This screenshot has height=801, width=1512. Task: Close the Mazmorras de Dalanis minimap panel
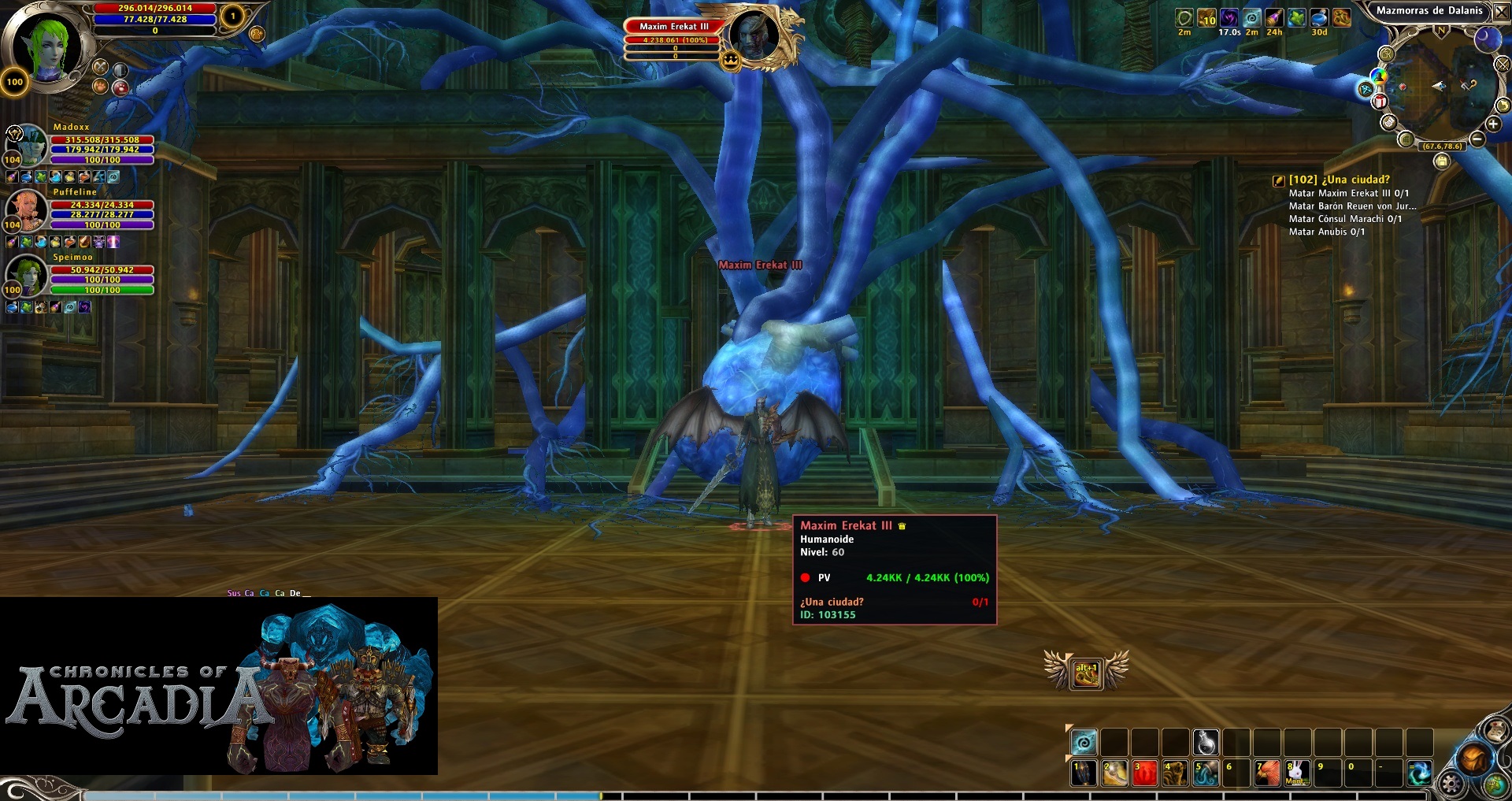(1500, 11)
